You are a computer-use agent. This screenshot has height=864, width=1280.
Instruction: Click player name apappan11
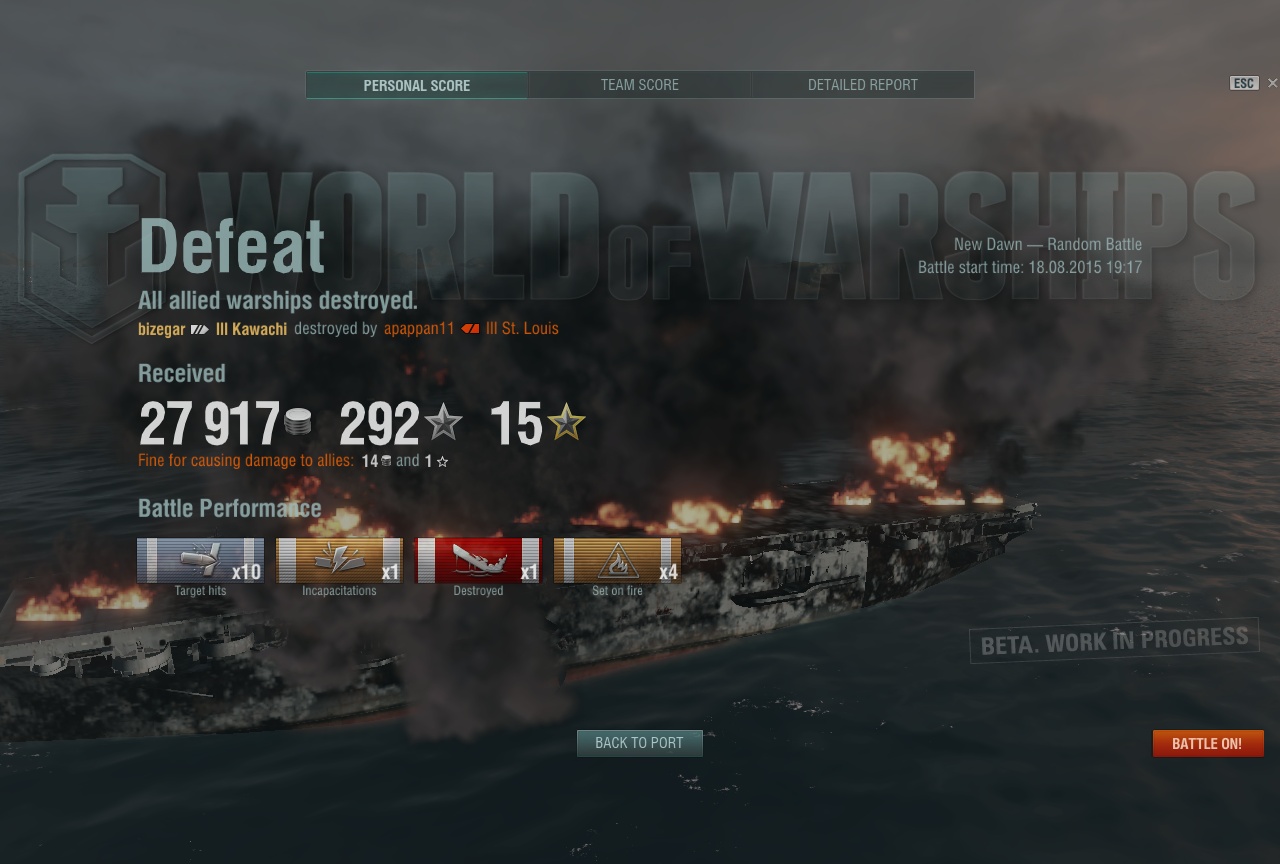point(419,328)
